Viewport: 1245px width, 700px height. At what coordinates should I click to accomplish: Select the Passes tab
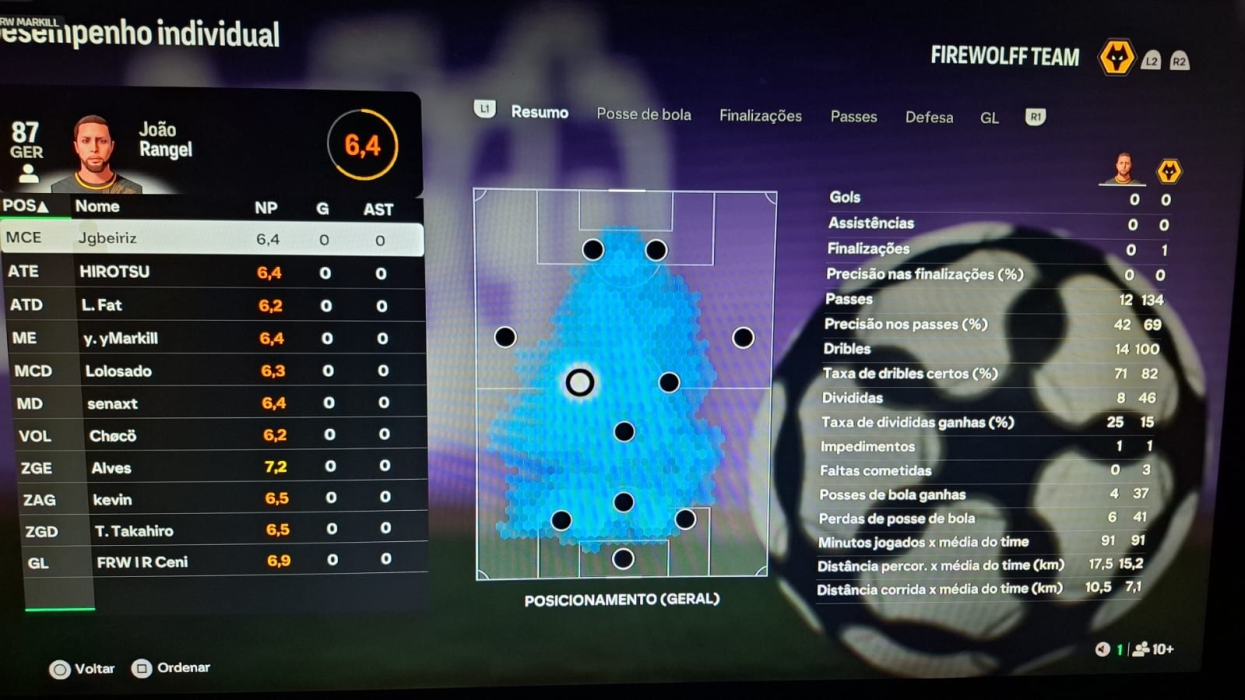(x=853, y=117)
